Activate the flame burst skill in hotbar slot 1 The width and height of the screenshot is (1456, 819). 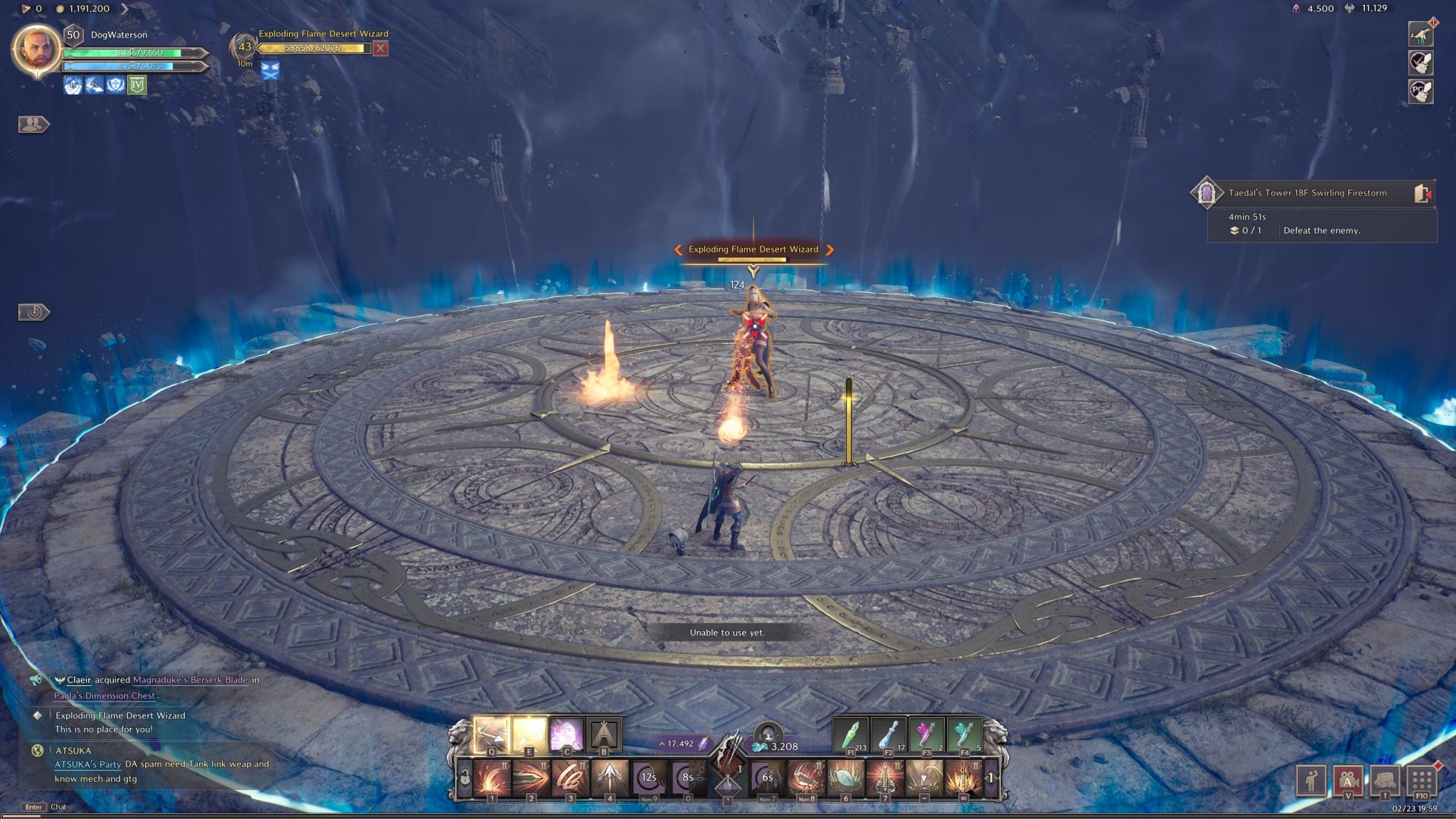[491, 778]
